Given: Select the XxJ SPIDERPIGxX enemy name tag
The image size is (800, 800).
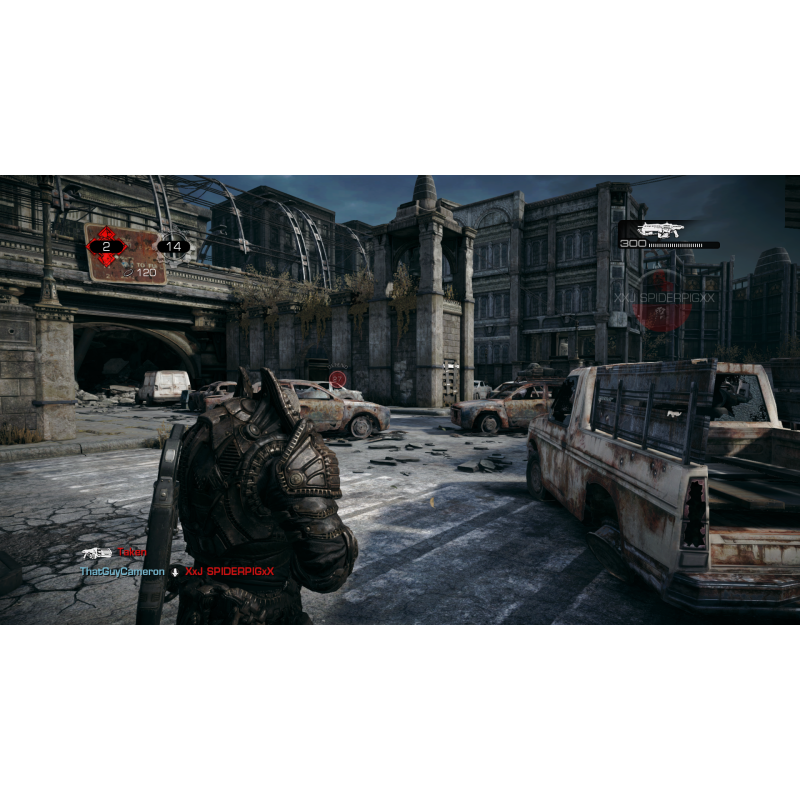Looking at the screenshot, I should coord(665,298).
